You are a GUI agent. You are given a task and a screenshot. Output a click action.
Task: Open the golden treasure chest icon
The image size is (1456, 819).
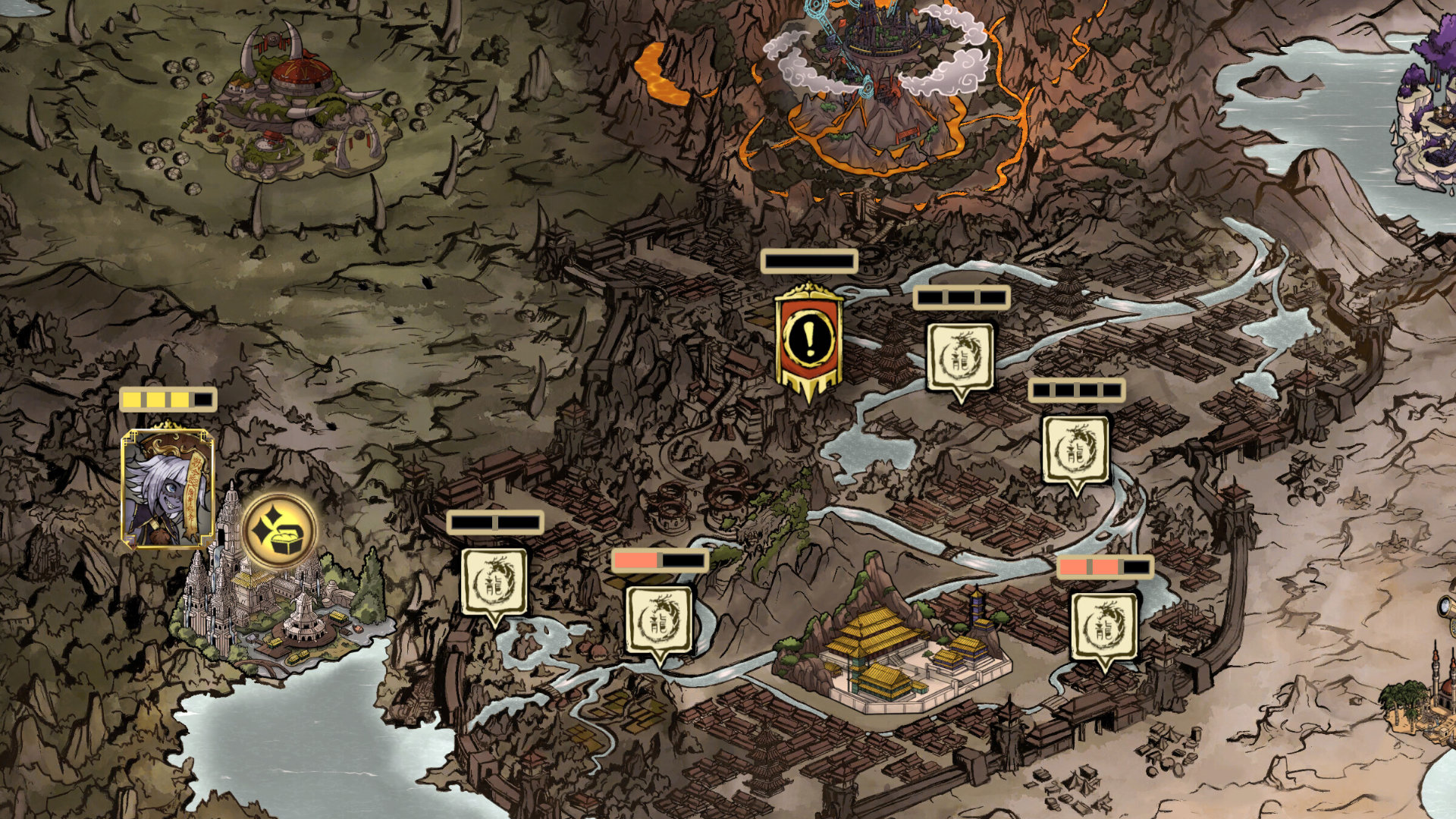pos(279,529)
